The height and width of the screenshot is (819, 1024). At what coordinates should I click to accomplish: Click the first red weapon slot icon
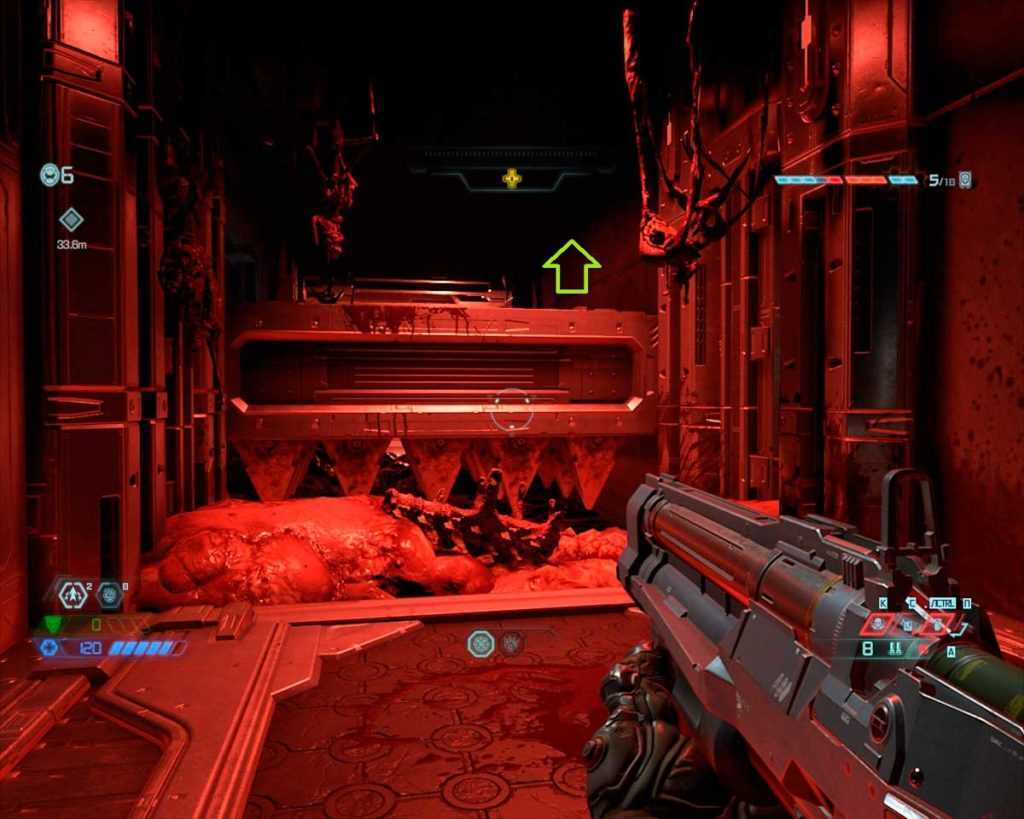click(x=878, y=624)
